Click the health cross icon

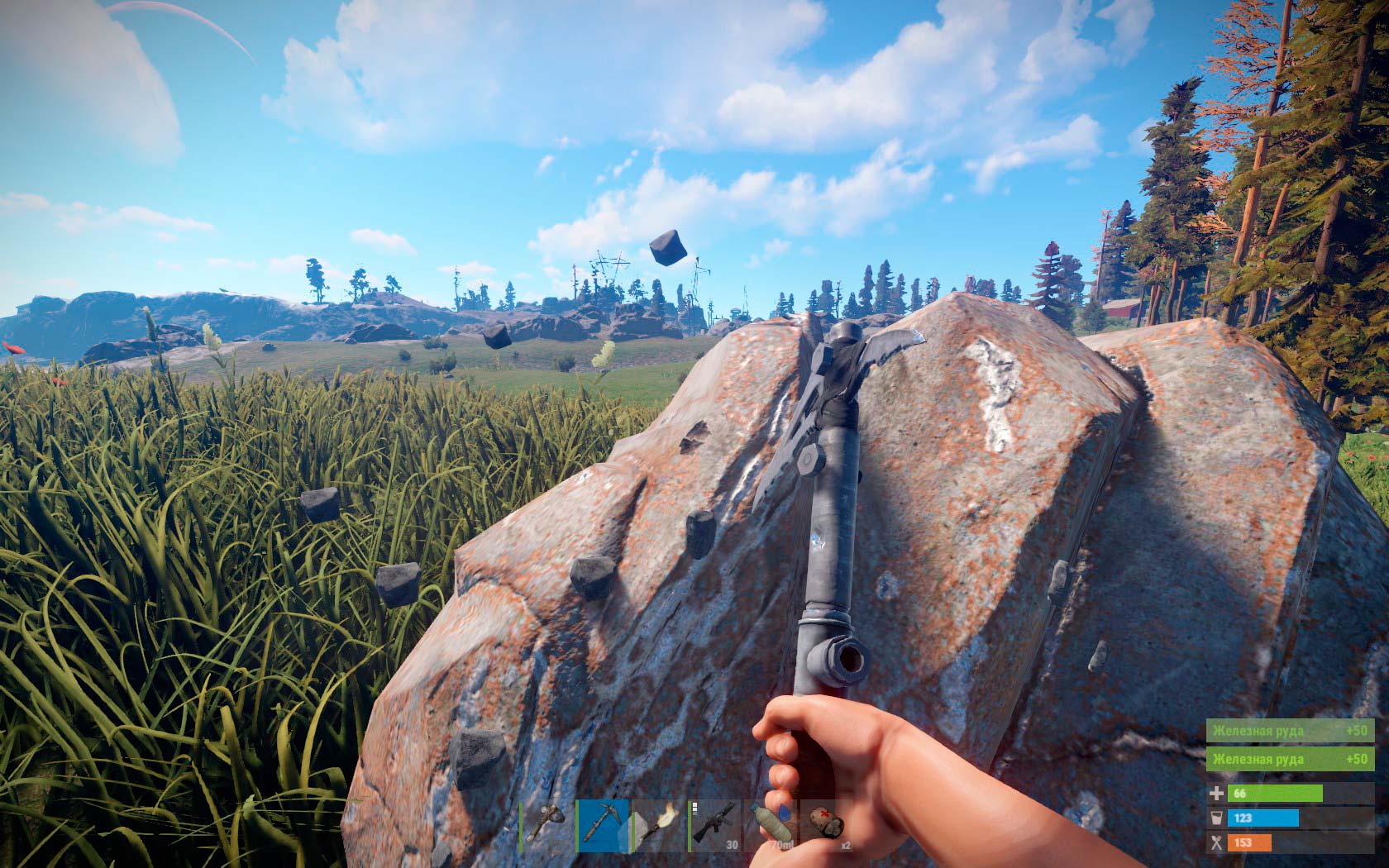pyautogui.click(x=1217, y=794)
